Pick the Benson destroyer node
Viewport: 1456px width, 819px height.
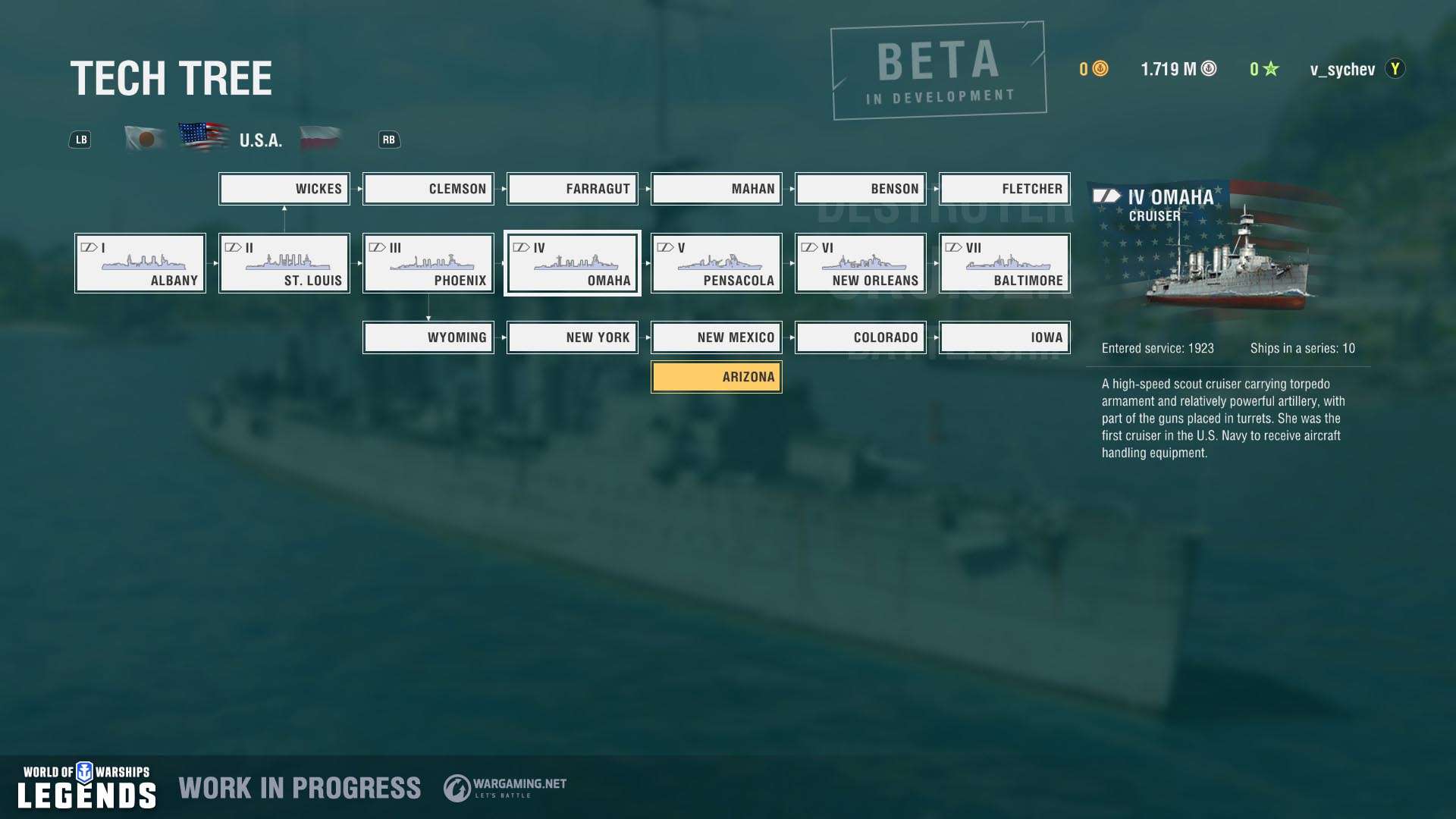coord(861,189)
